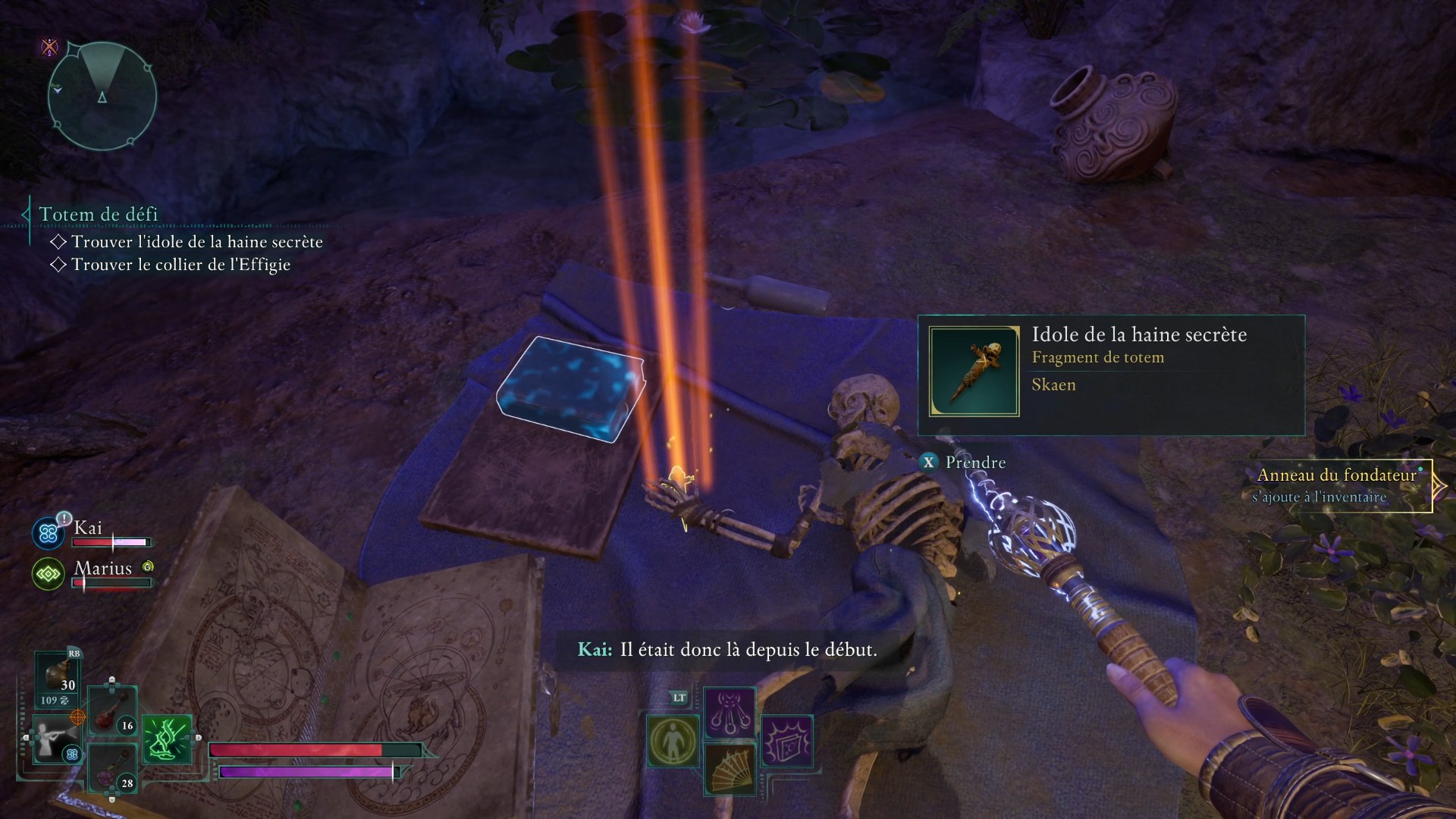Click the Prendre pickup label
This screenshot has width=1456, height=819.
click(x=974, y=463)
